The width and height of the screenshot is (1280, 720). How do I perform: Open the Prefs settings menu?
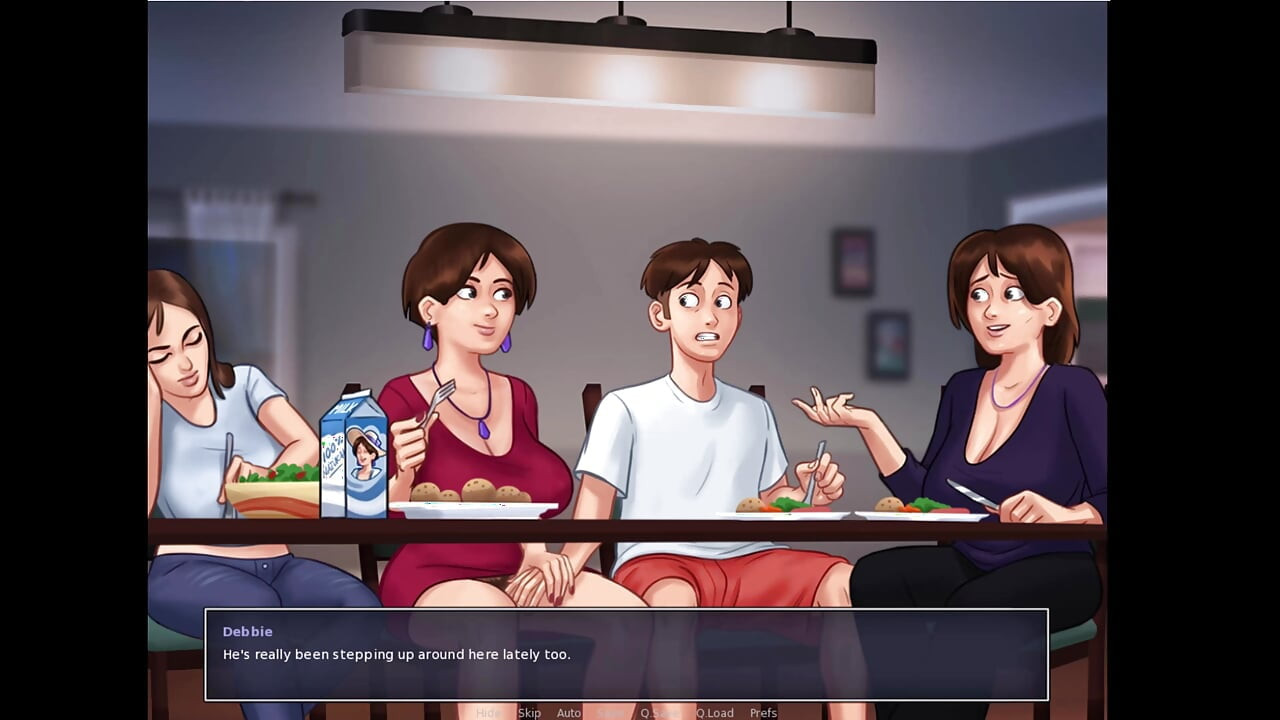pos(764,712)
